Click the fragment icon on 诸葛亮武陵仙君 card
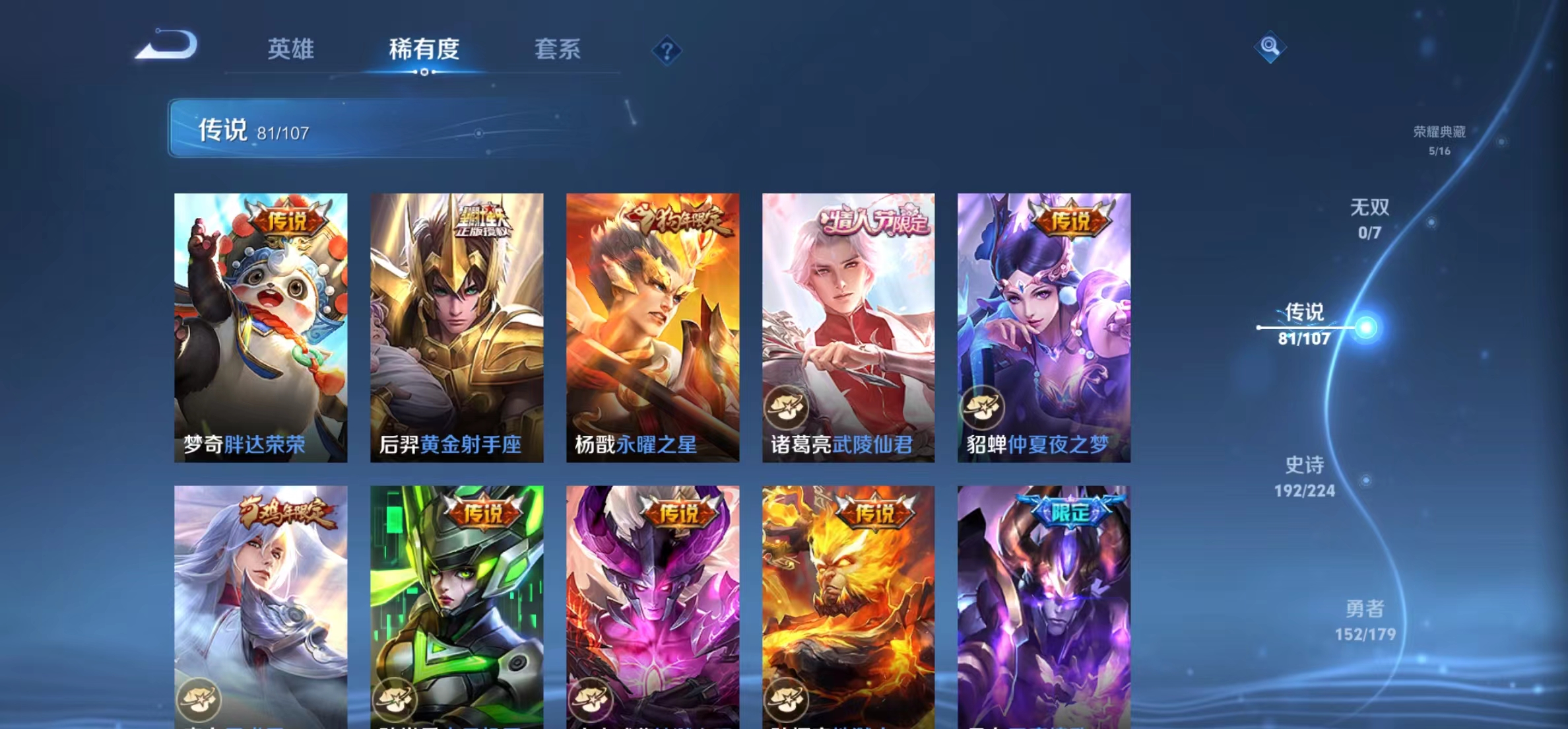 (x=789, y=408)
